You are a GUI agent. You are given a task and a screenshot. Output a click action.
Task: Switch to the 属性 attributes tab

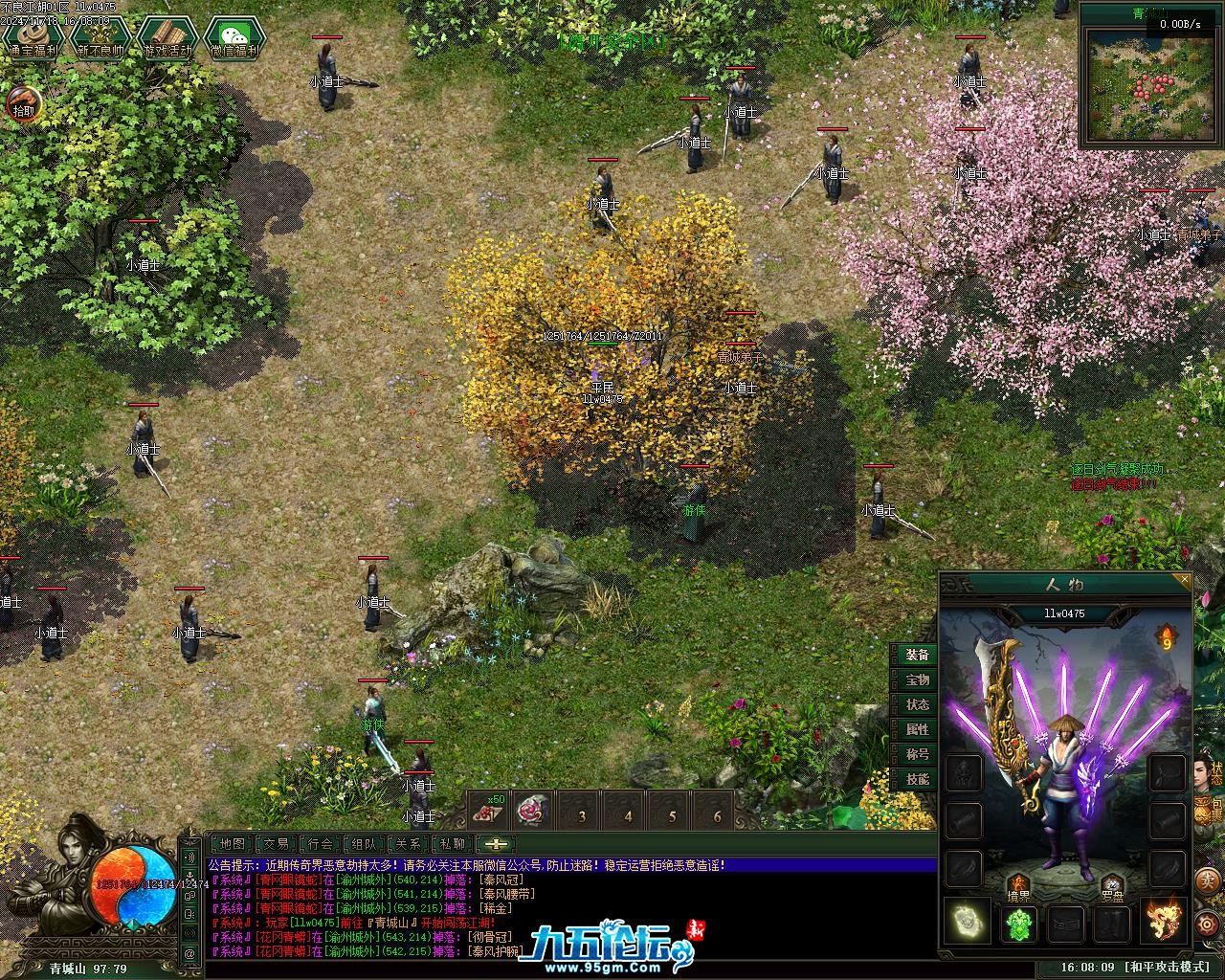click(x=917, y=729)
